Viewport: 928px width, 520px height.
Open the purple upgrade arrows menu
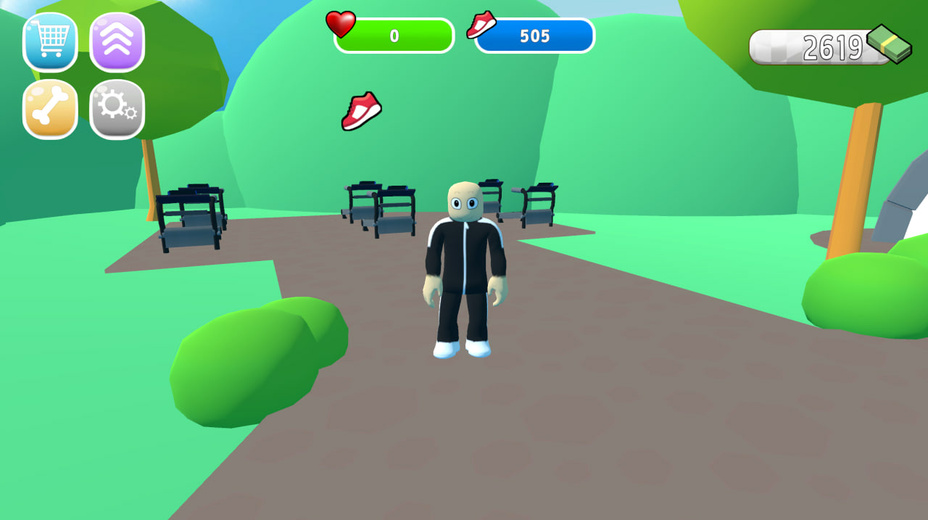117,42
